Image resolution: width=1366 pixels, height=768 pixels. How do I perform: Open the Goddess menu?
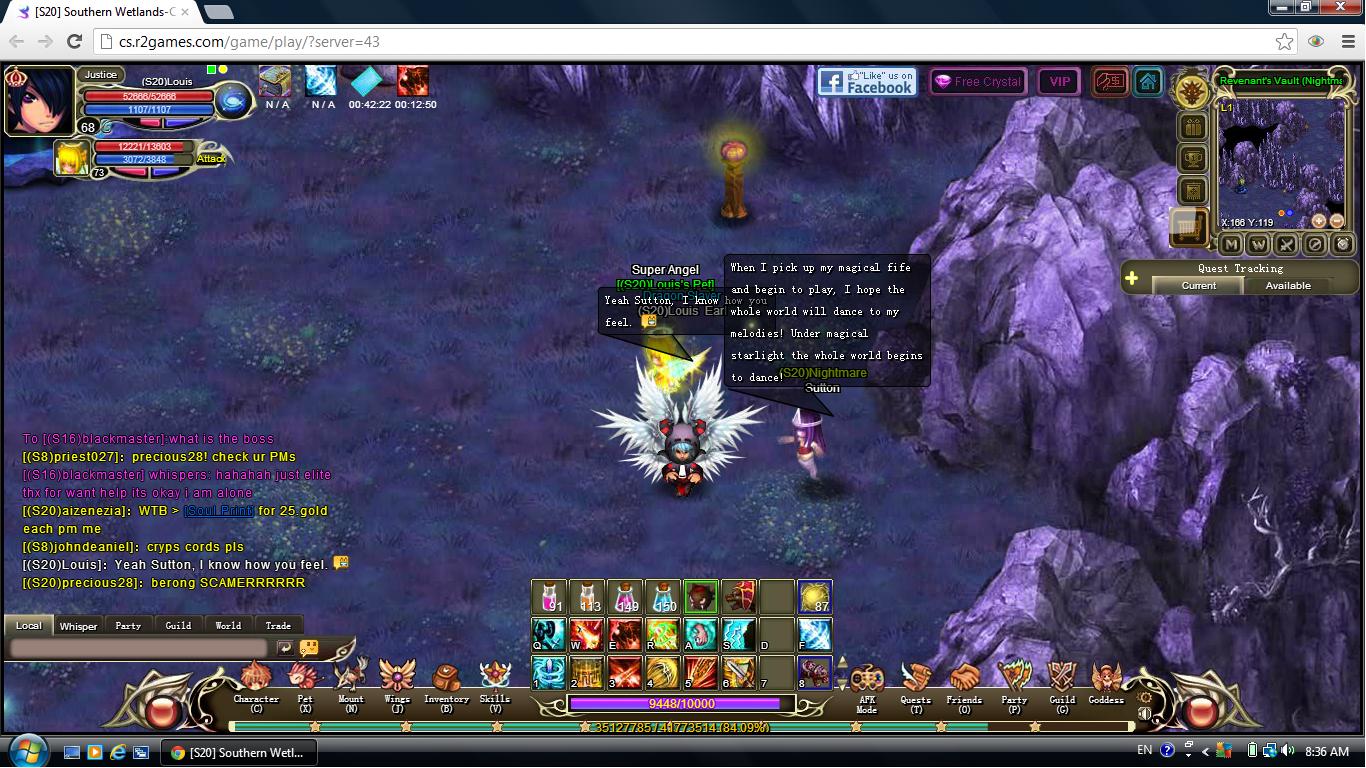point(1106,683)
